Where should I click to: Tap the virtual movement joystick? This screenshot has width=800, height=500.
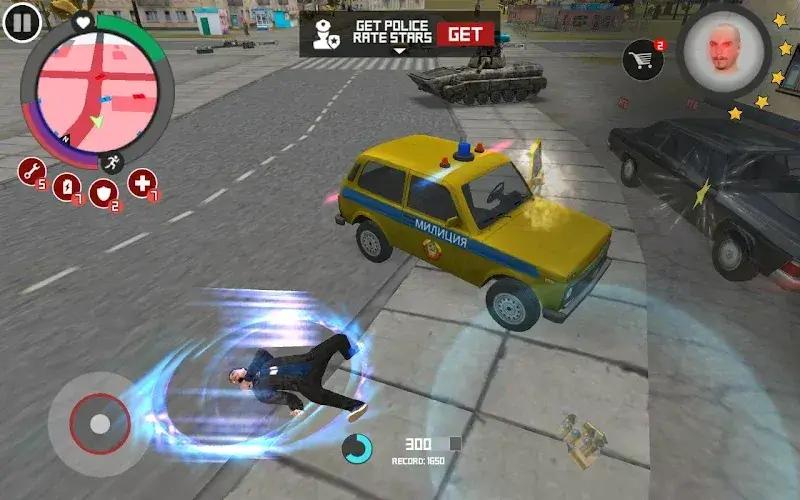click(x=99, y=423)
